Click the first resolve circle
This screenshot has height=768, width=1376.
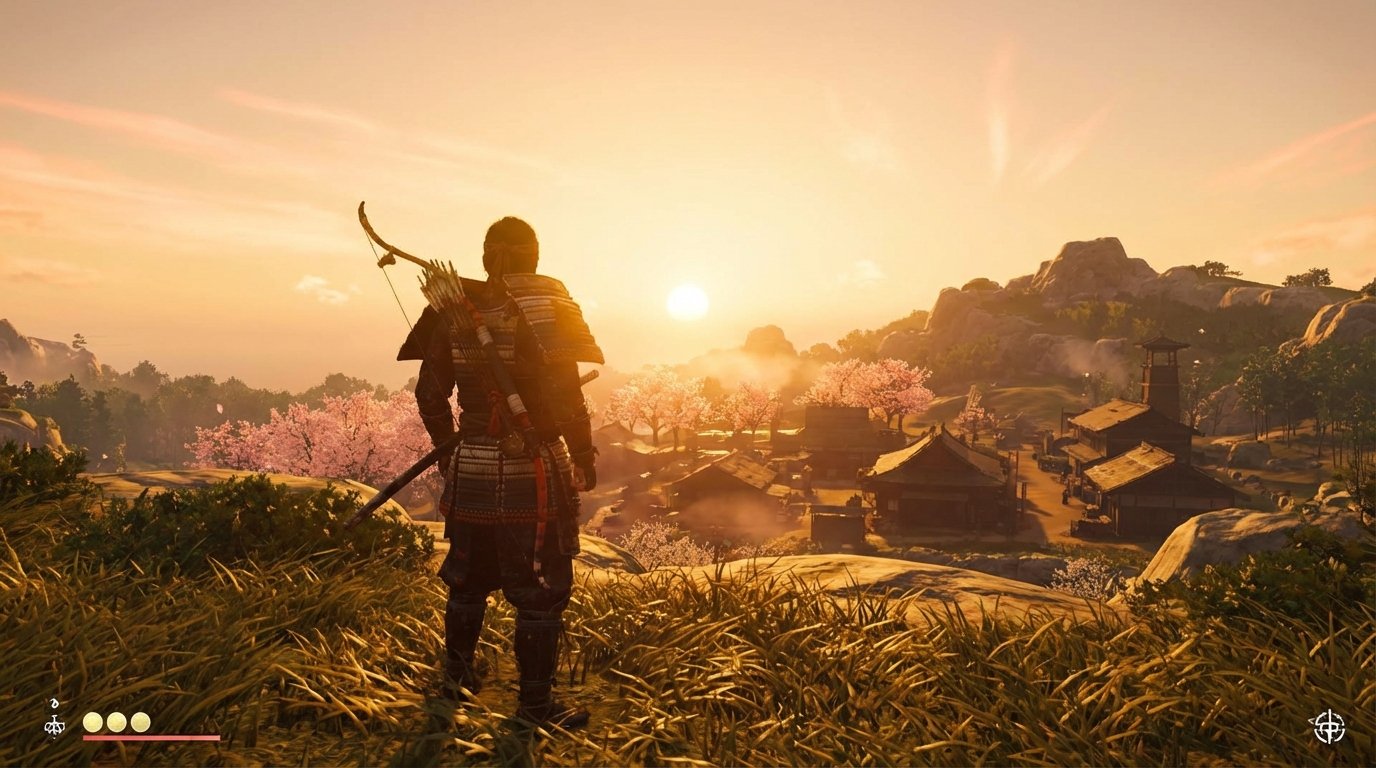[x=92, y=721]
